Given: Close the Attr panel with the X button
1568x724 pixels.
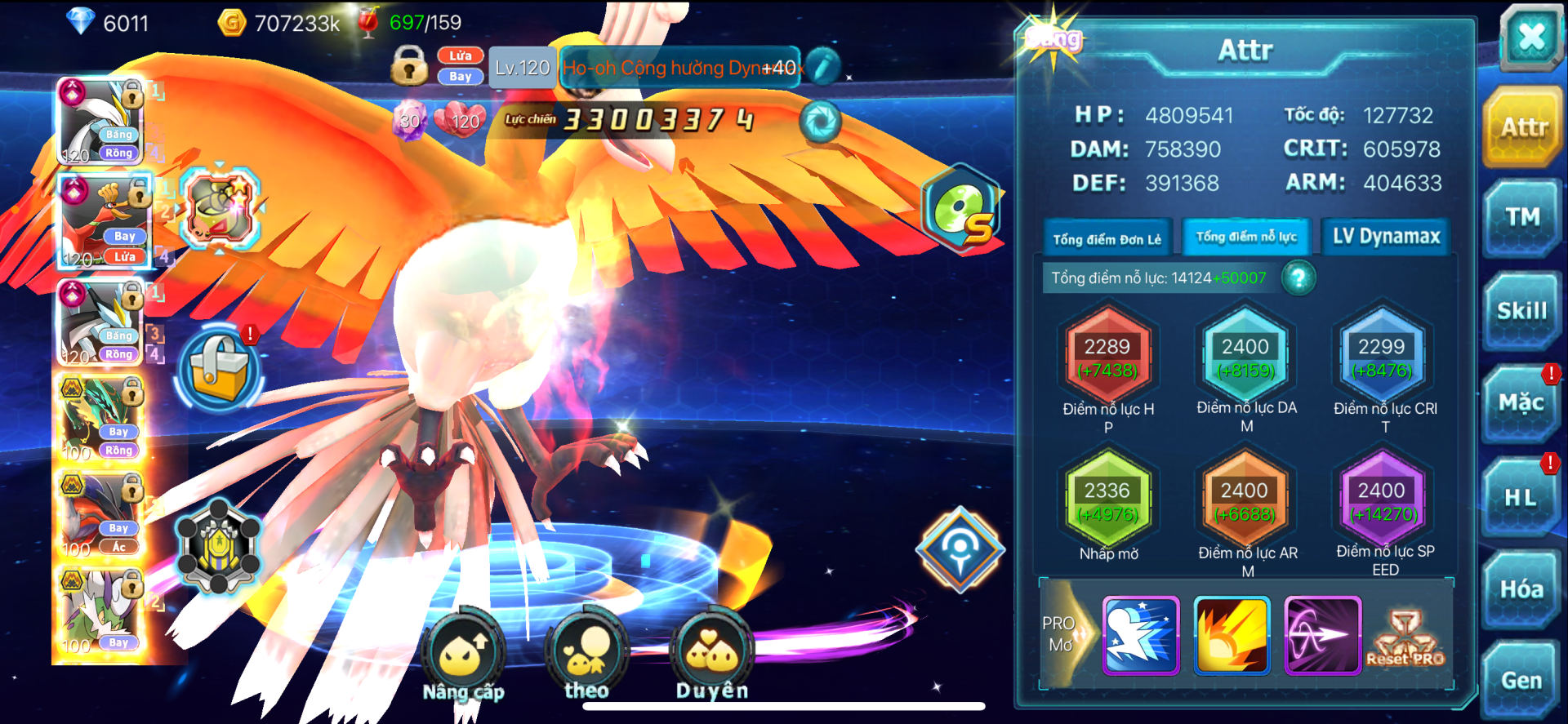Looking at the screenshot, I should coord(1530,38).
